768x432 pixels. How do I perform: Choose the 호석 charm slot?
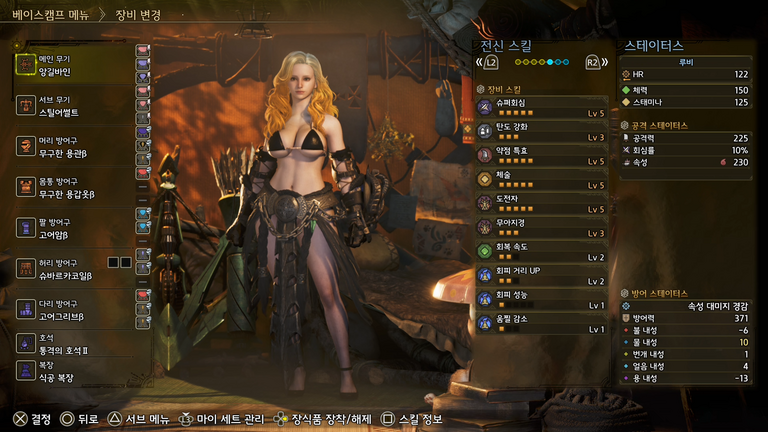click(70, 346)
